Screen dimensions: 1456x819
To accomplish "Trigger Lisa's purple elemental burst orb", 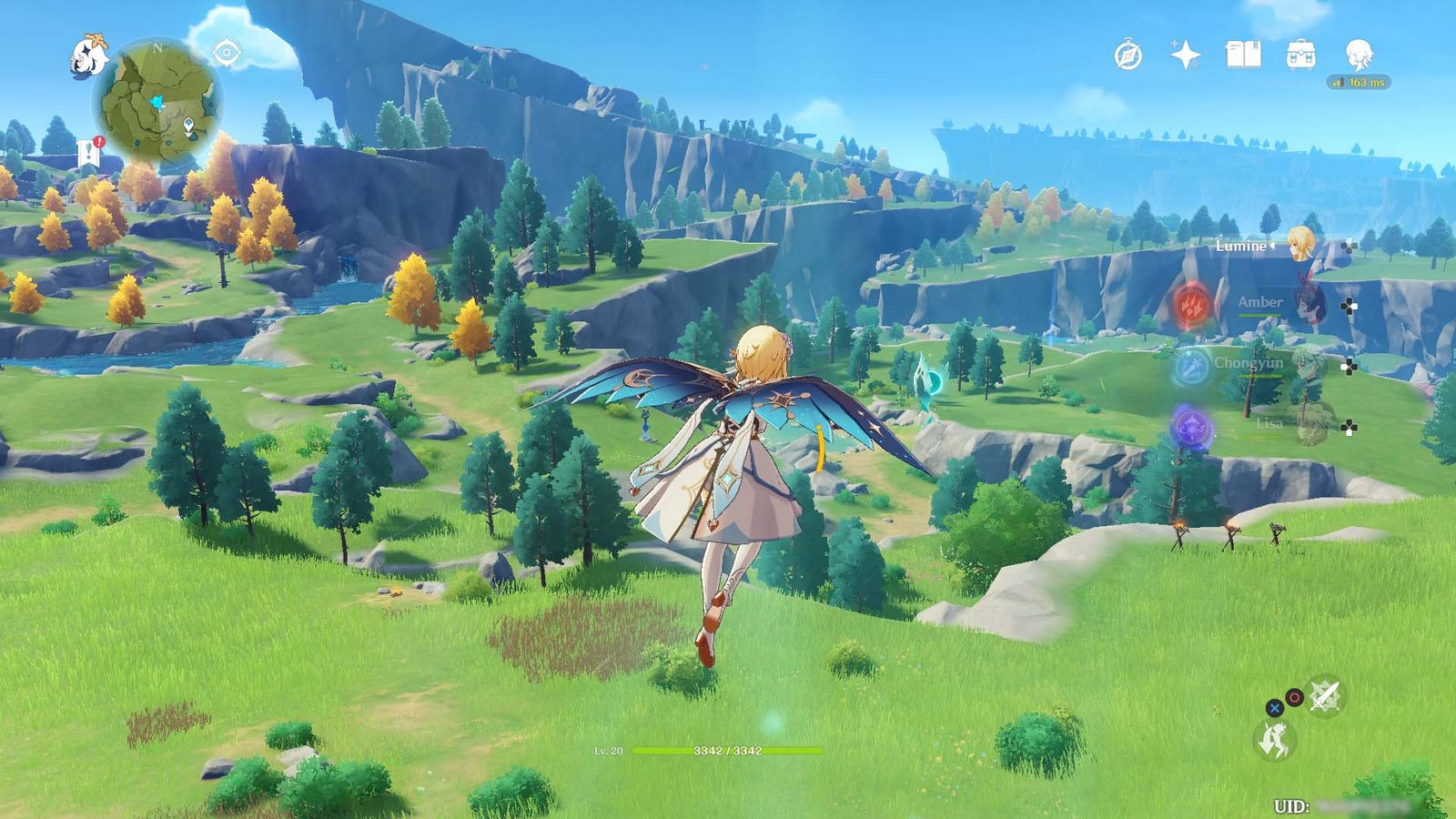I will 1192,427.
